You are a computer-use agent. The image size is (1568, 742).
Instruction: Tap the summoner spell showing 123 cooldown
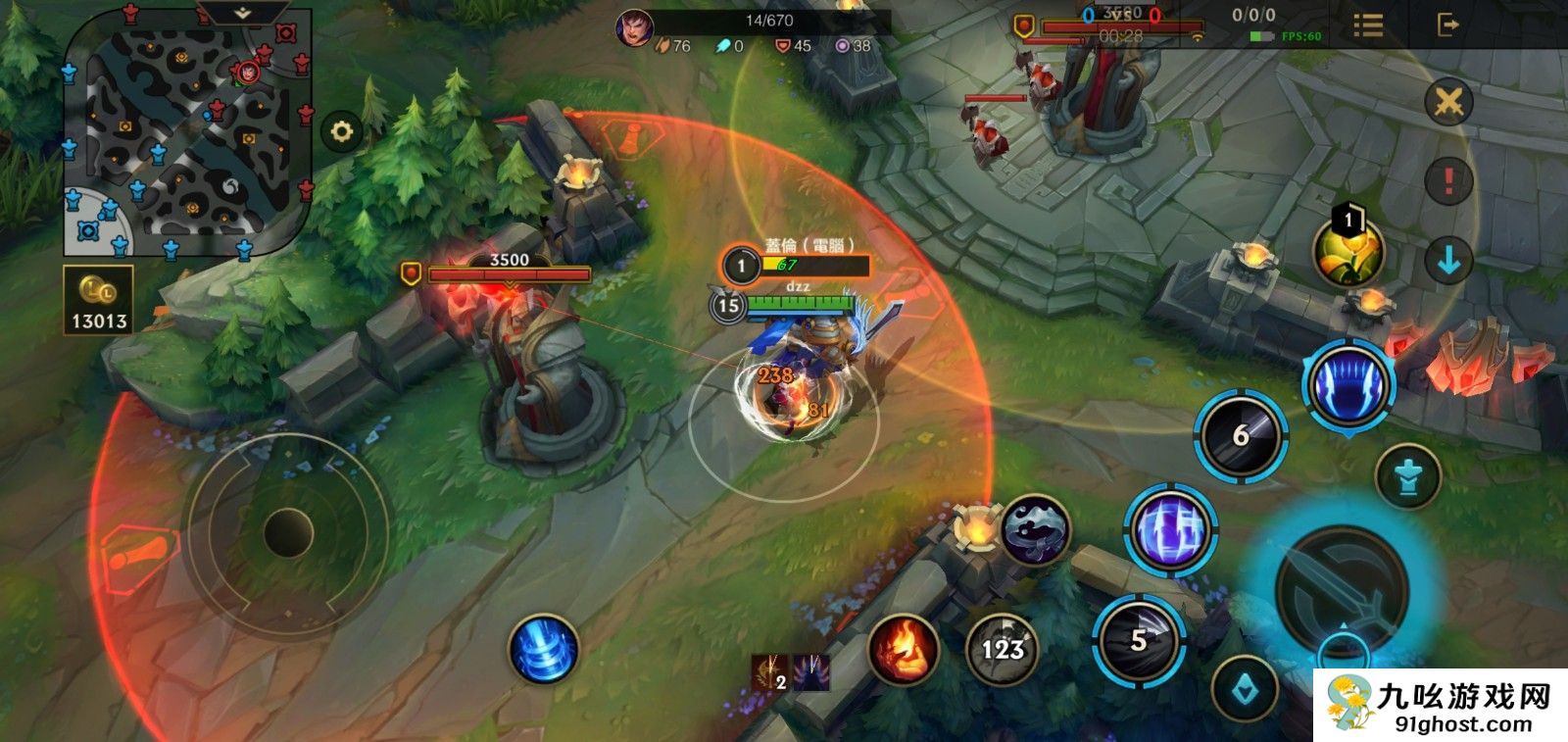pos(1002,648)
